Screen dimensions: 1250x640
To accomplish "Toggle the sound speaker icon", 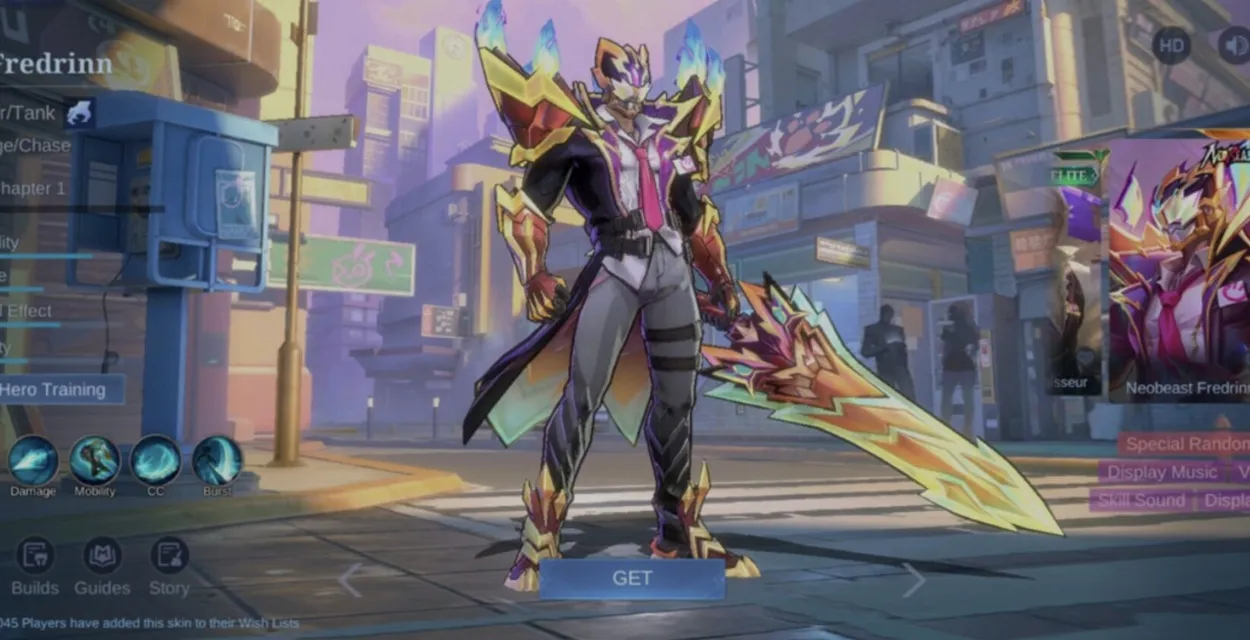I will (x=1234, y=46).
